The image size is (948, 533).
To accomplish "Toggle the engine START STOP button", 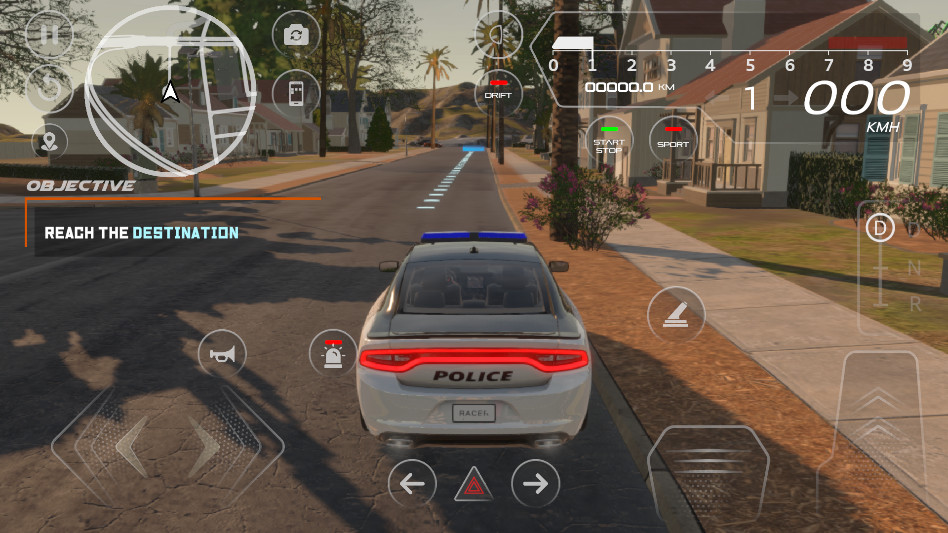I will (x=609, y=140).
